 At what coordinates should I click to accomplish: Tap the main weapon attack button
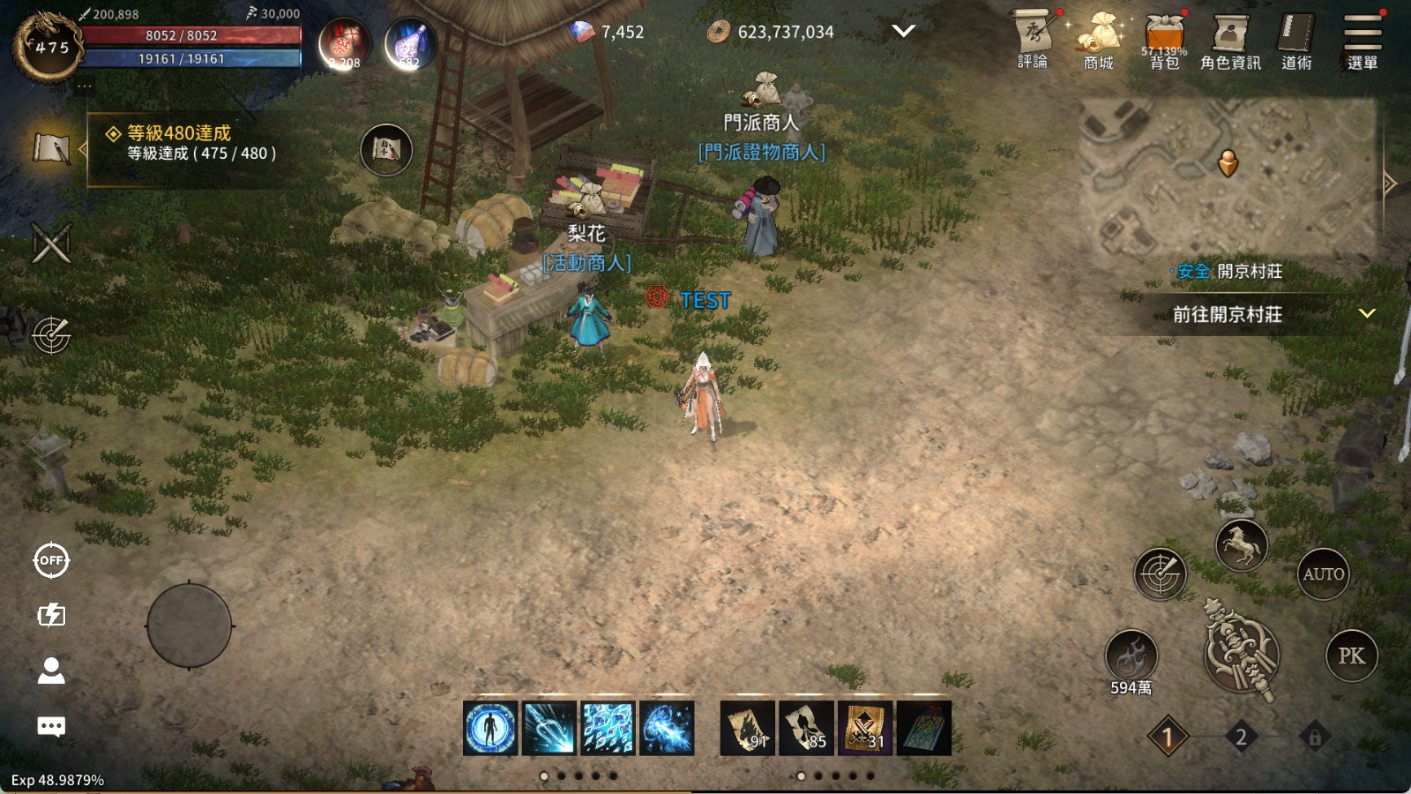coord(1241,655)
